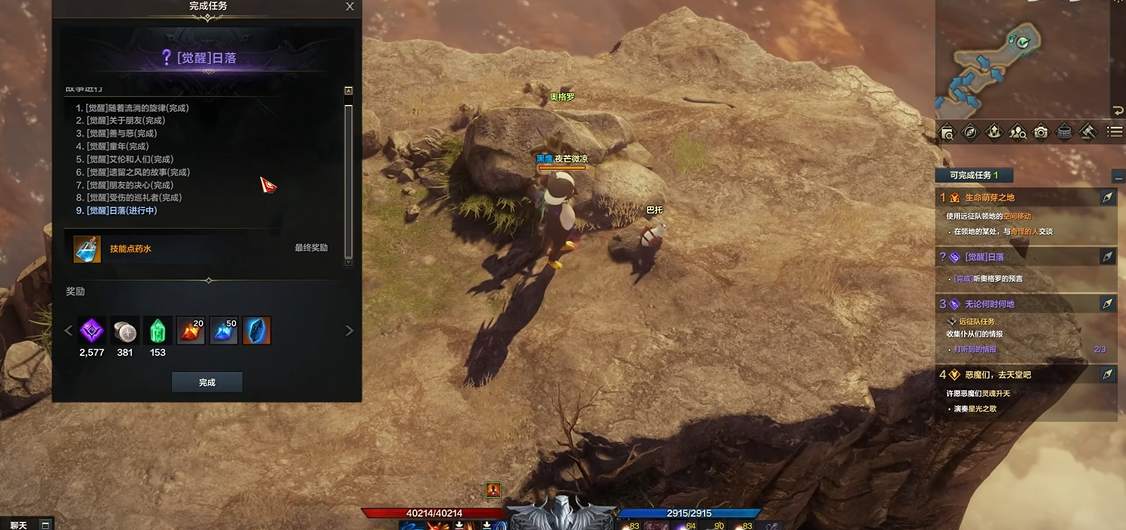Open the 聊天 chat tab
Viewport: 1126px width, 530px height.
click(x=20, y=524)
